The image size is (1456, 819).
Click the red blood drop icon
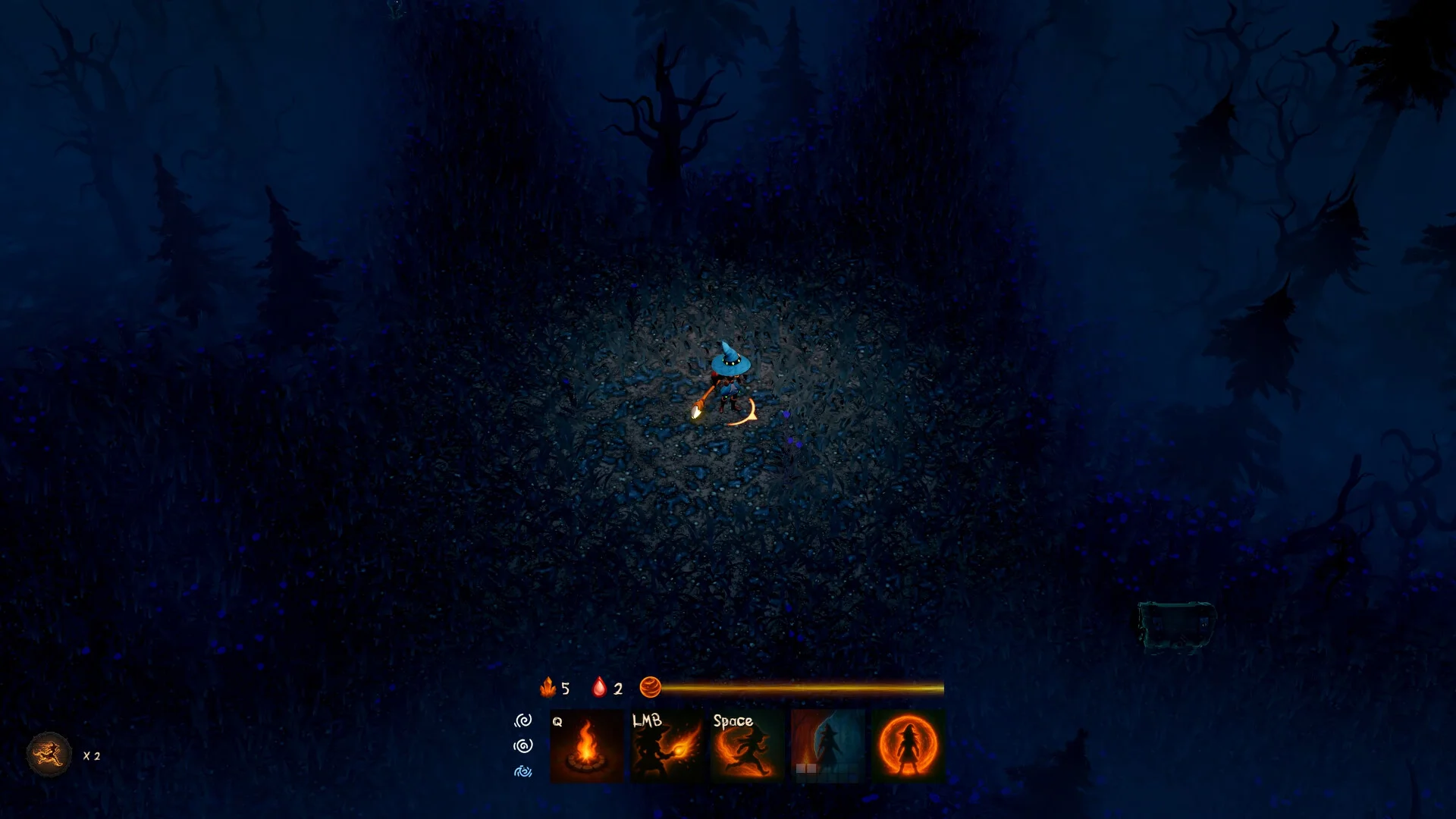click(x=599, y=688)
